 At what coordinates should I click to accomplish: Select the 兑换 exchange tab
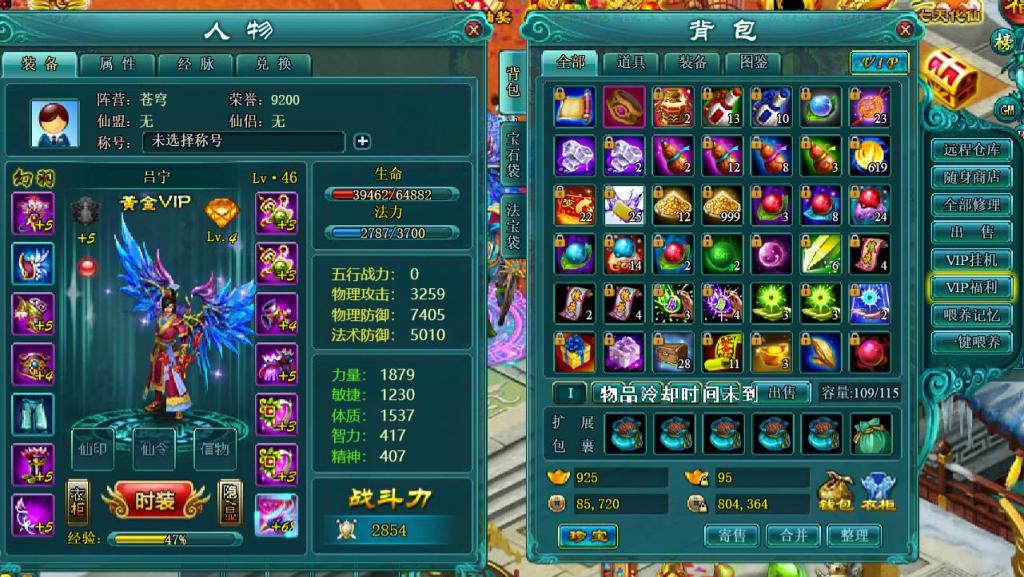(273, 64)
